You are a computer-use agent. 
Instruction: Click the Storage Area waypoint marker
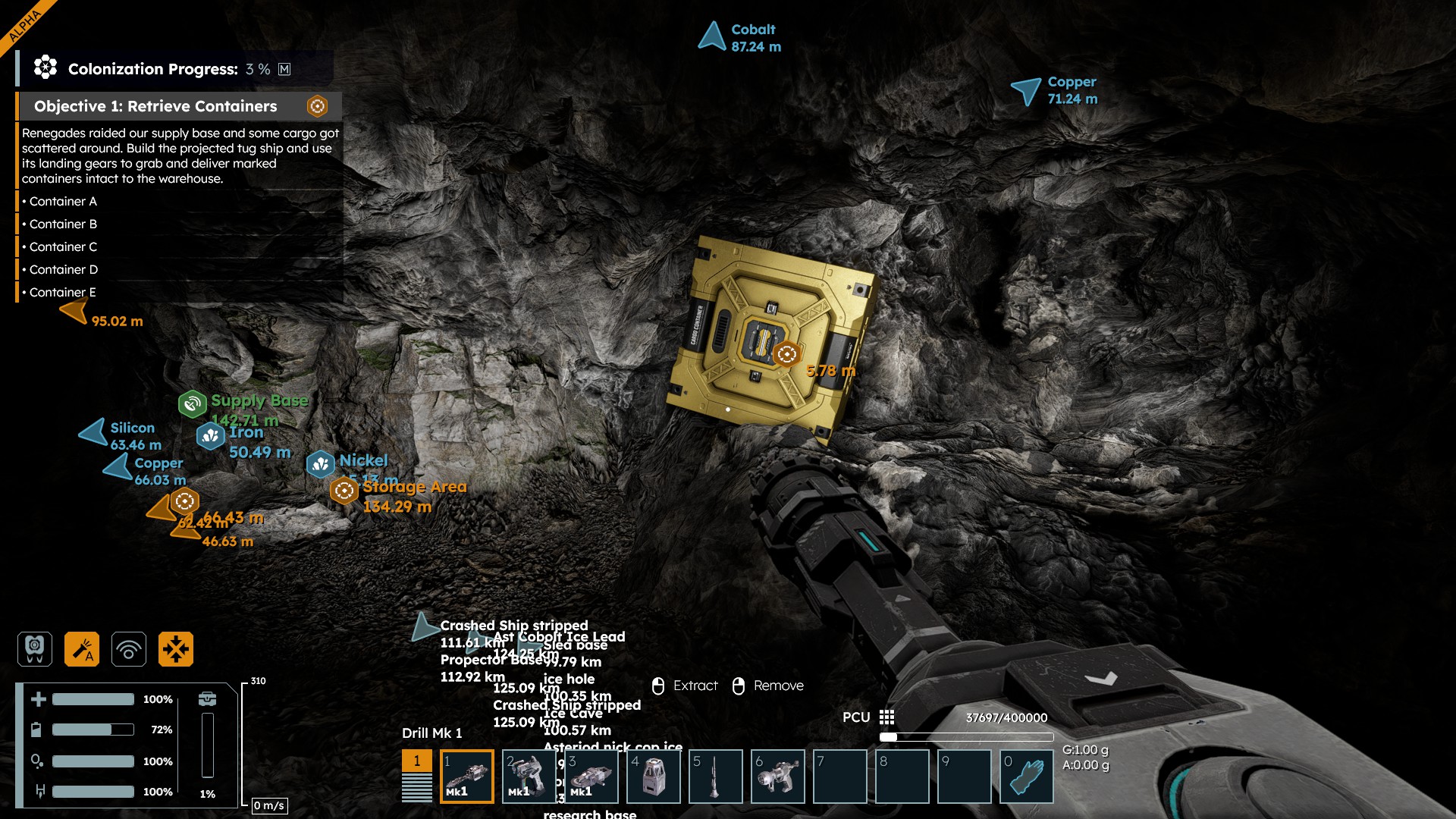click(344, 491)
